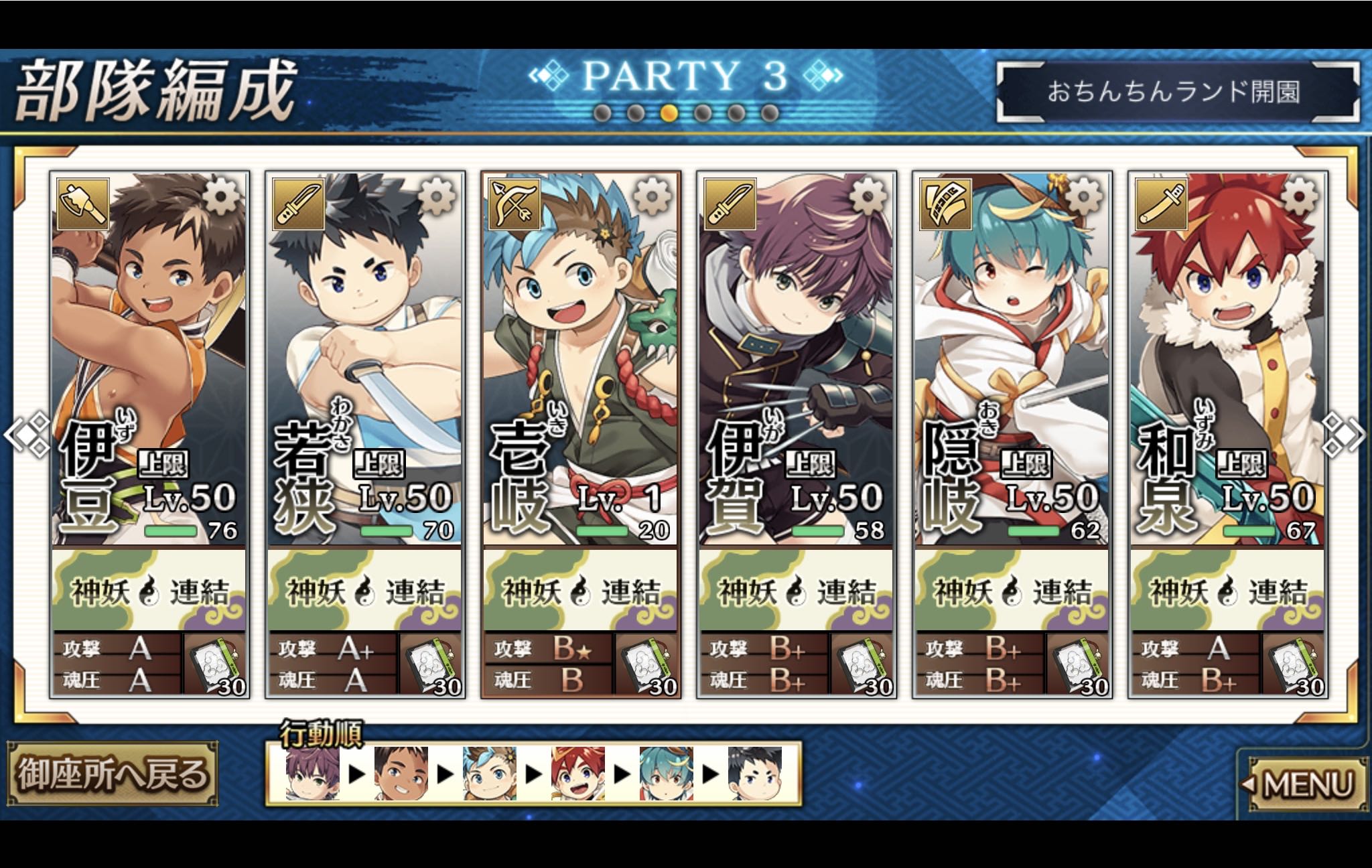The image size is (1372, 868).
Task: Open 神妖連結 link under Wakasa
Action: tap(364, 590)
